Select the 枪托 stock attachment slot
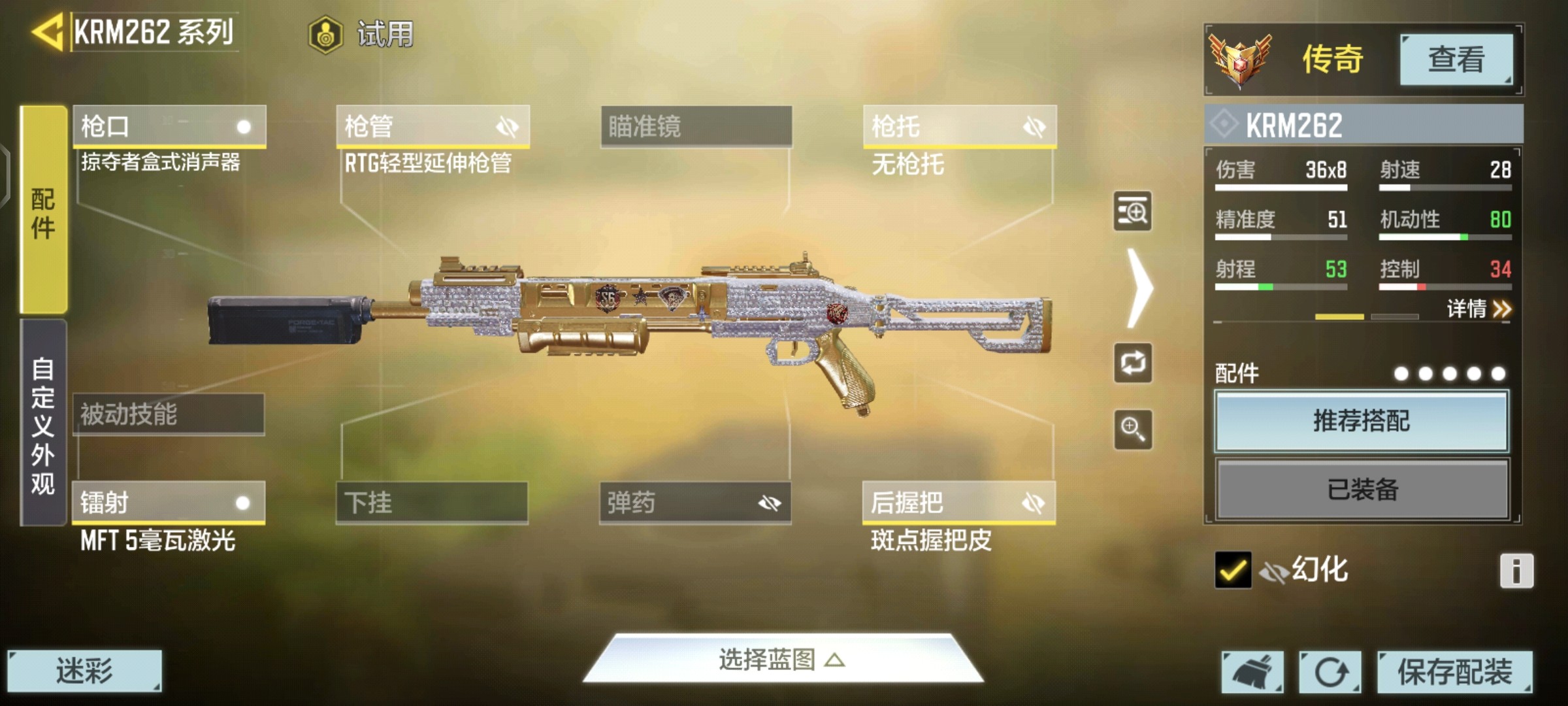1568x706 pixels. [x=959, y=126]
